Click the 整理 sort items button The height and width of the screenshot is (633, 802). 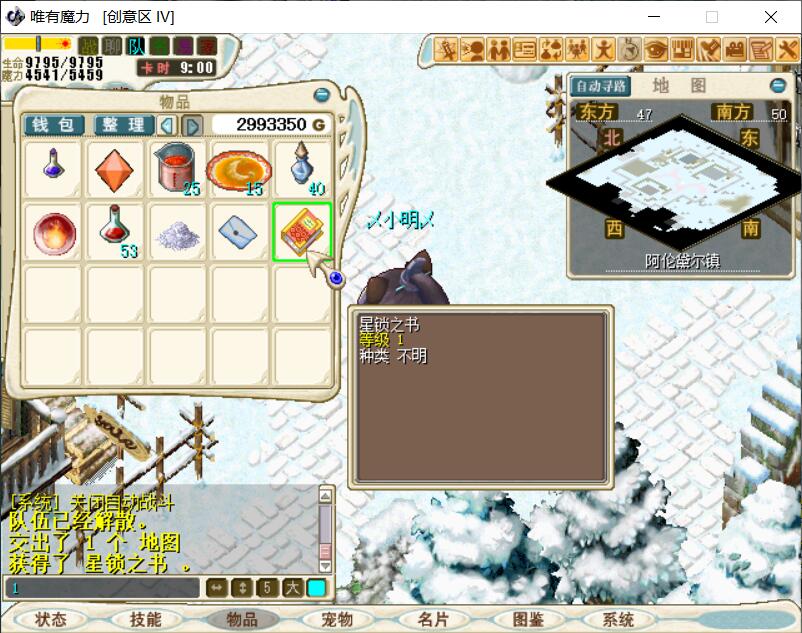tap(124, 125)
